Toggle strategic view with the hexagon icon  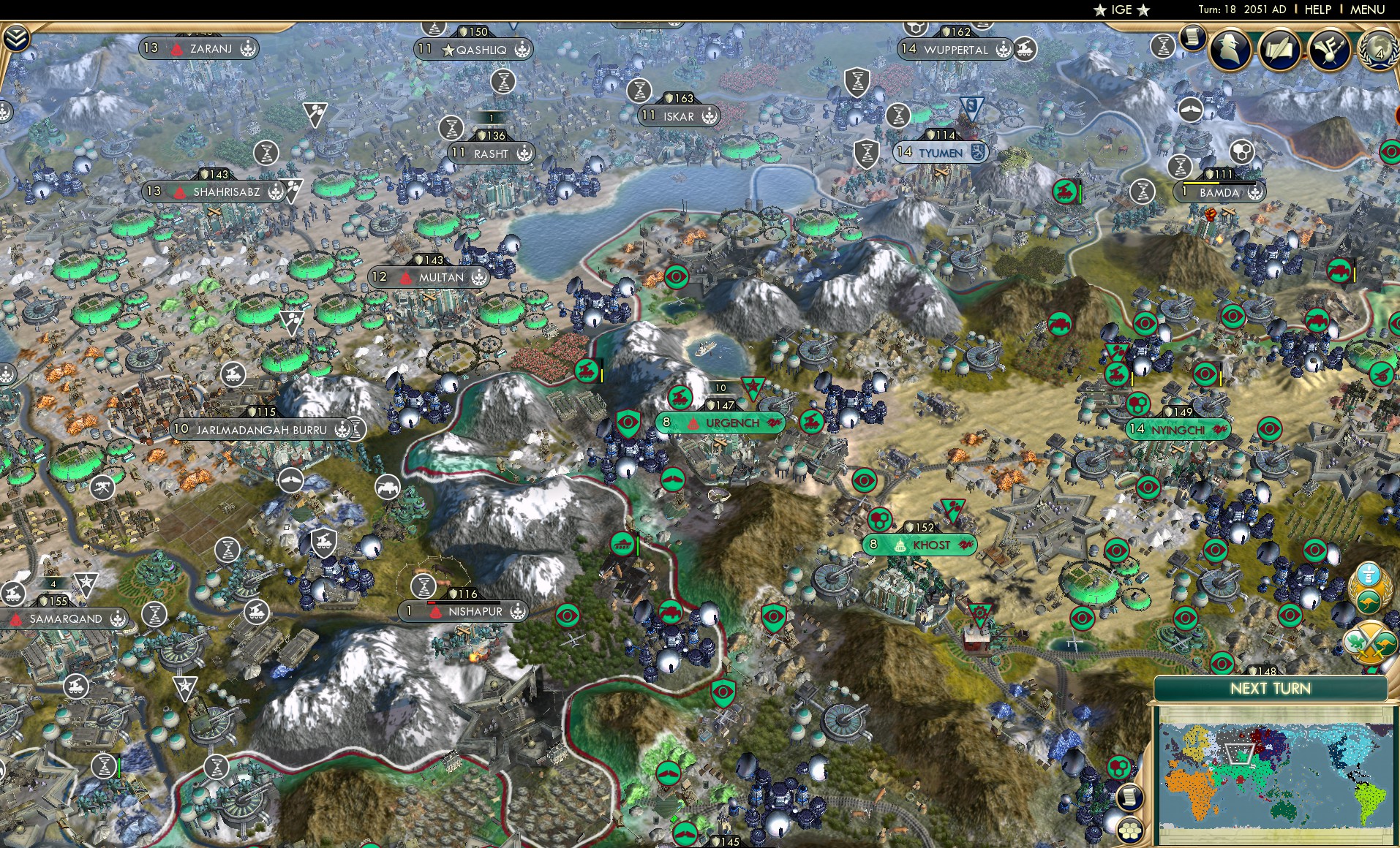1130,831
